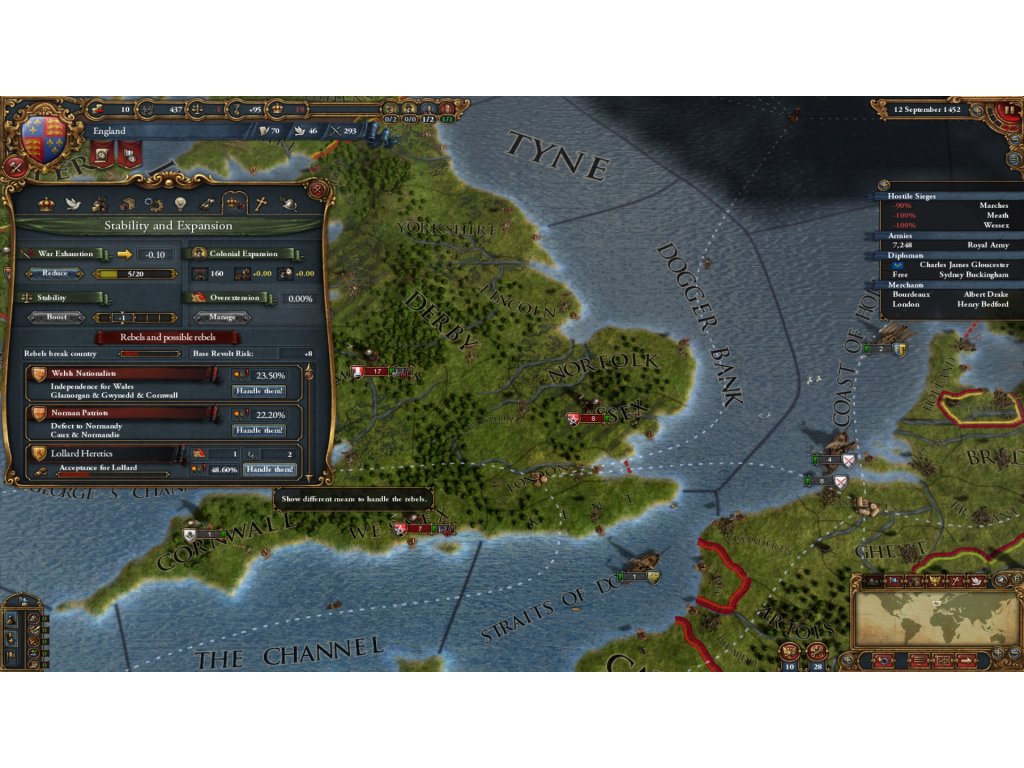Open the cross Religion tab

click(x=261, y=204)
